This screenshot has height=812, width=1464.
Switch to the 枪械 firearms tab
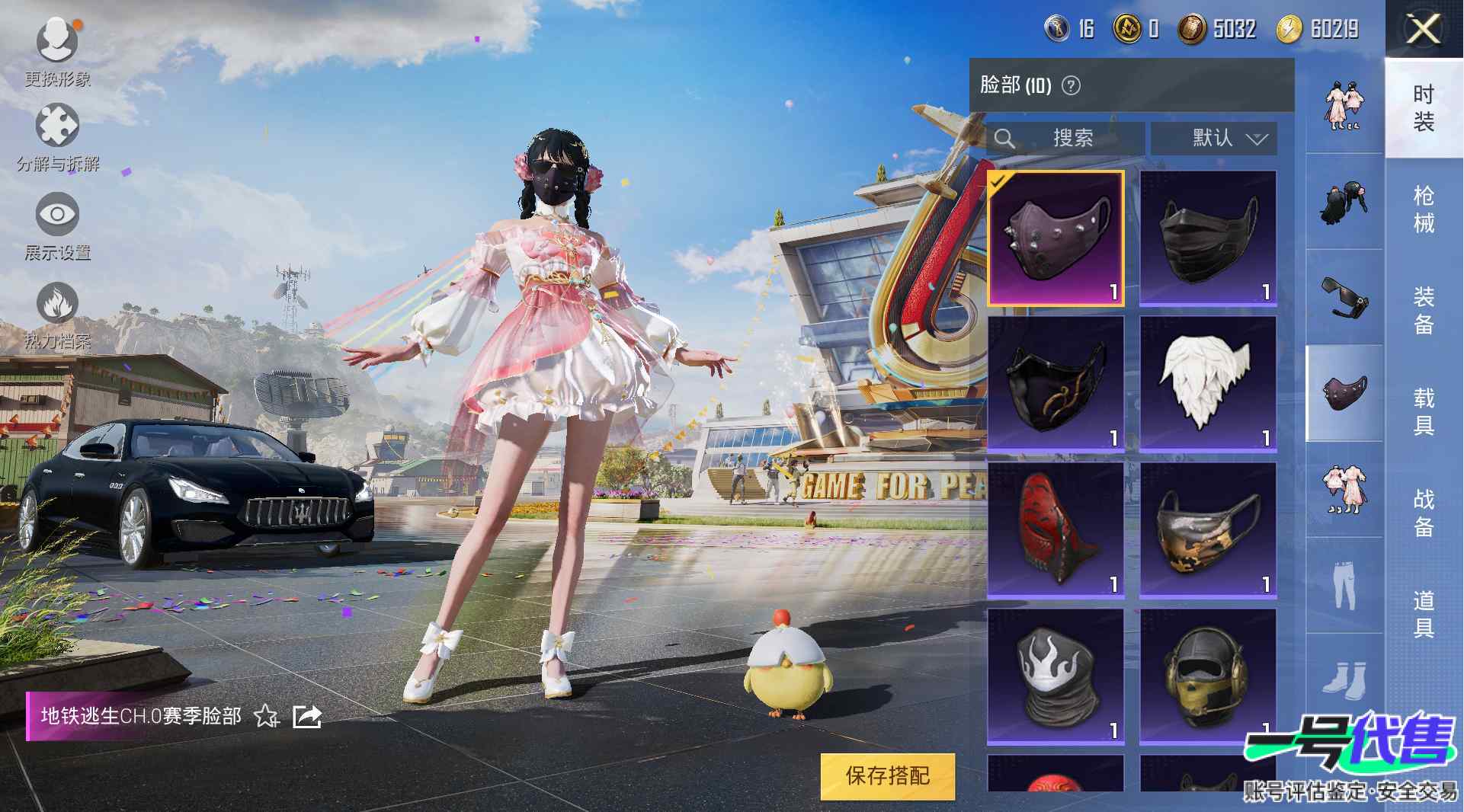[x=1423, y=209]
